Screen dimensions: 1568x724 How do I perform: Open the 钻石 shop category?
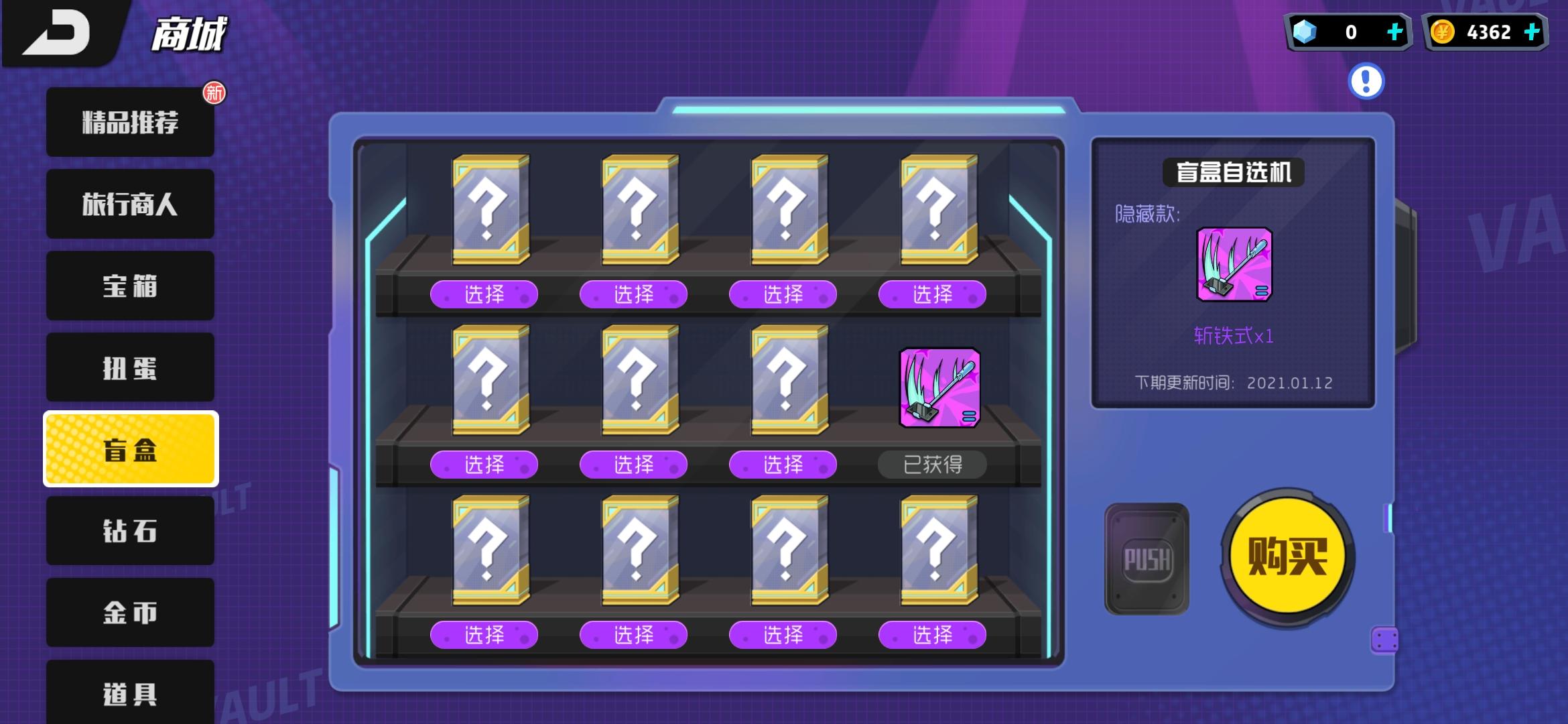pos(130,530)
